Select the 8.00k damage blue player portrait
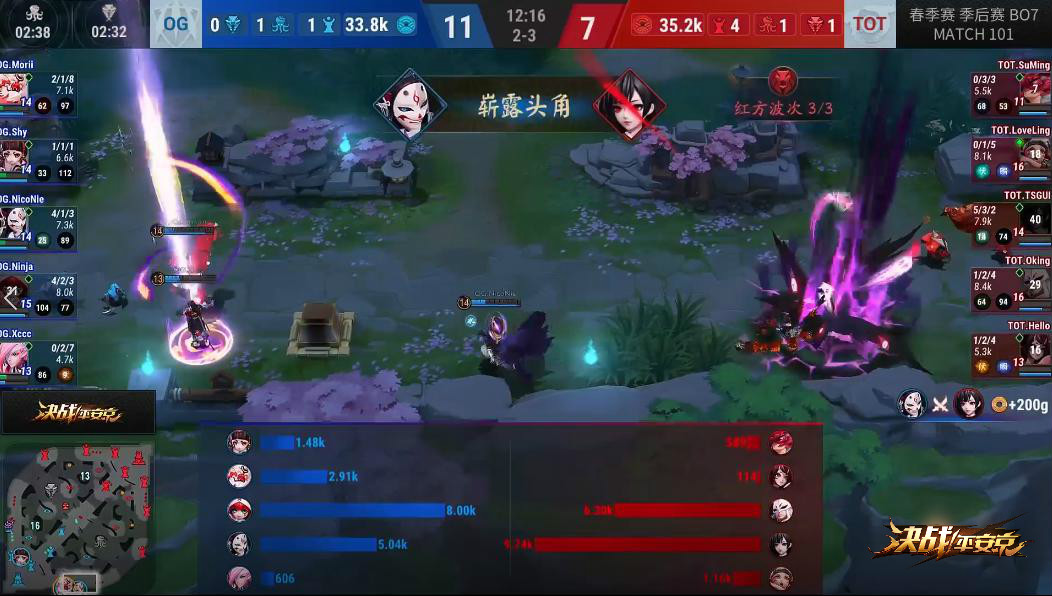The width and height of the screenshot is (1052, 596). coord(239,510)
